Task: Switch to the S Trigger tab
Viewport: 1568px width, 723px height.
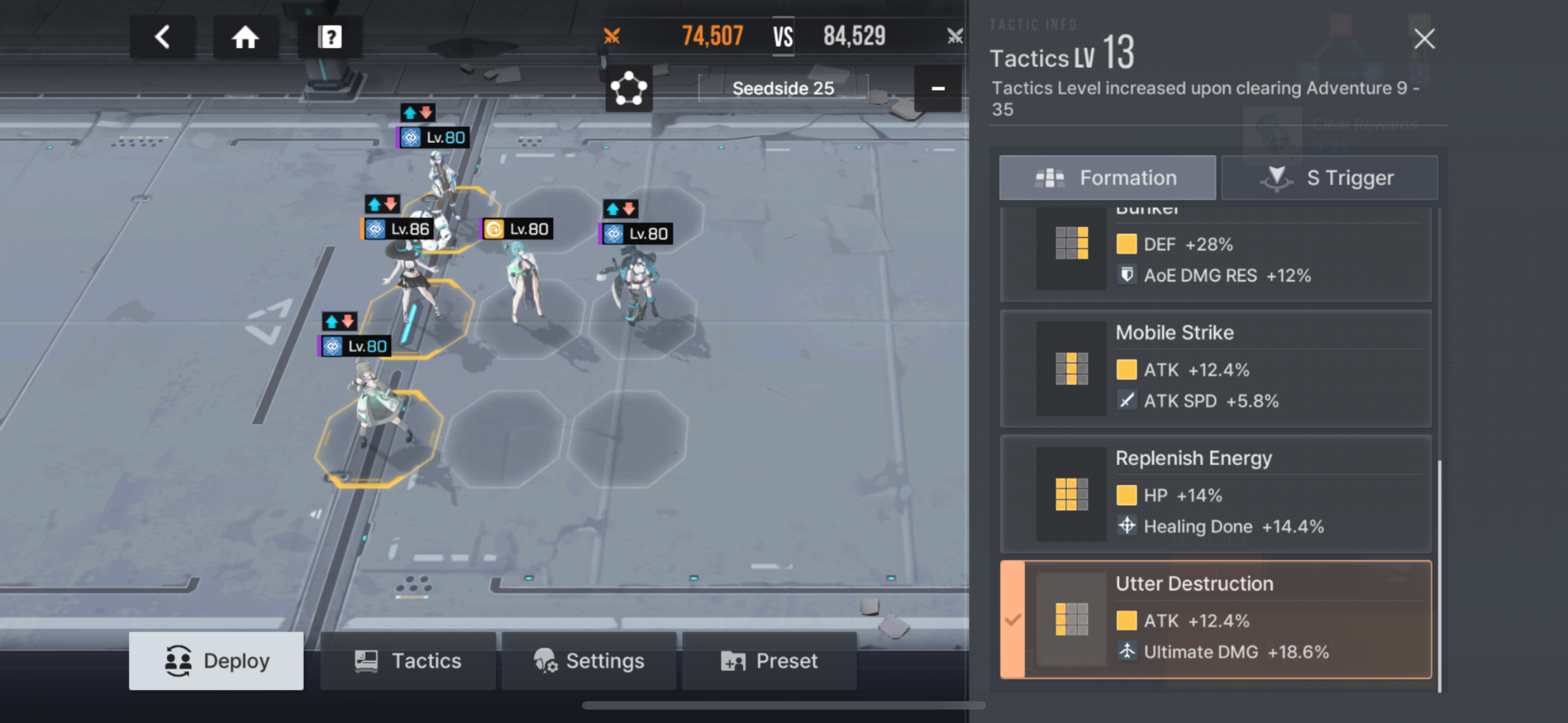Action: [x=1330, y=178]
